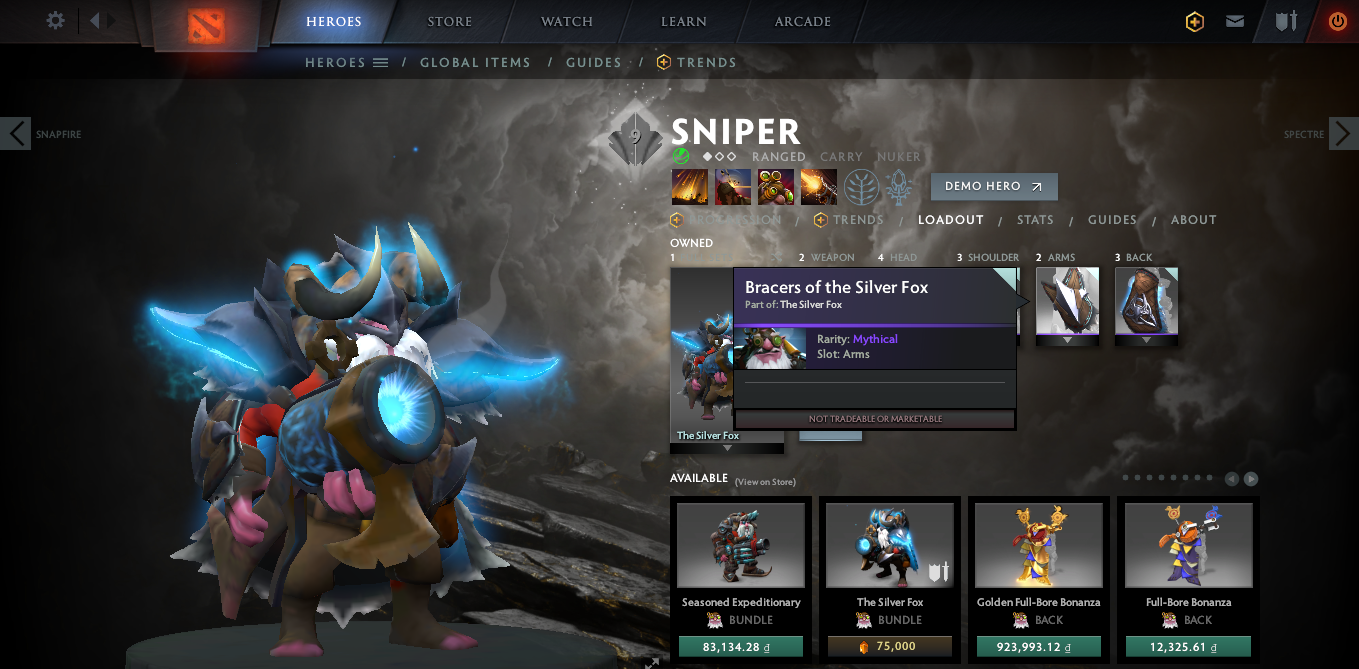Select the Back slot item

pyautogui.click(x=1146, y=300)
